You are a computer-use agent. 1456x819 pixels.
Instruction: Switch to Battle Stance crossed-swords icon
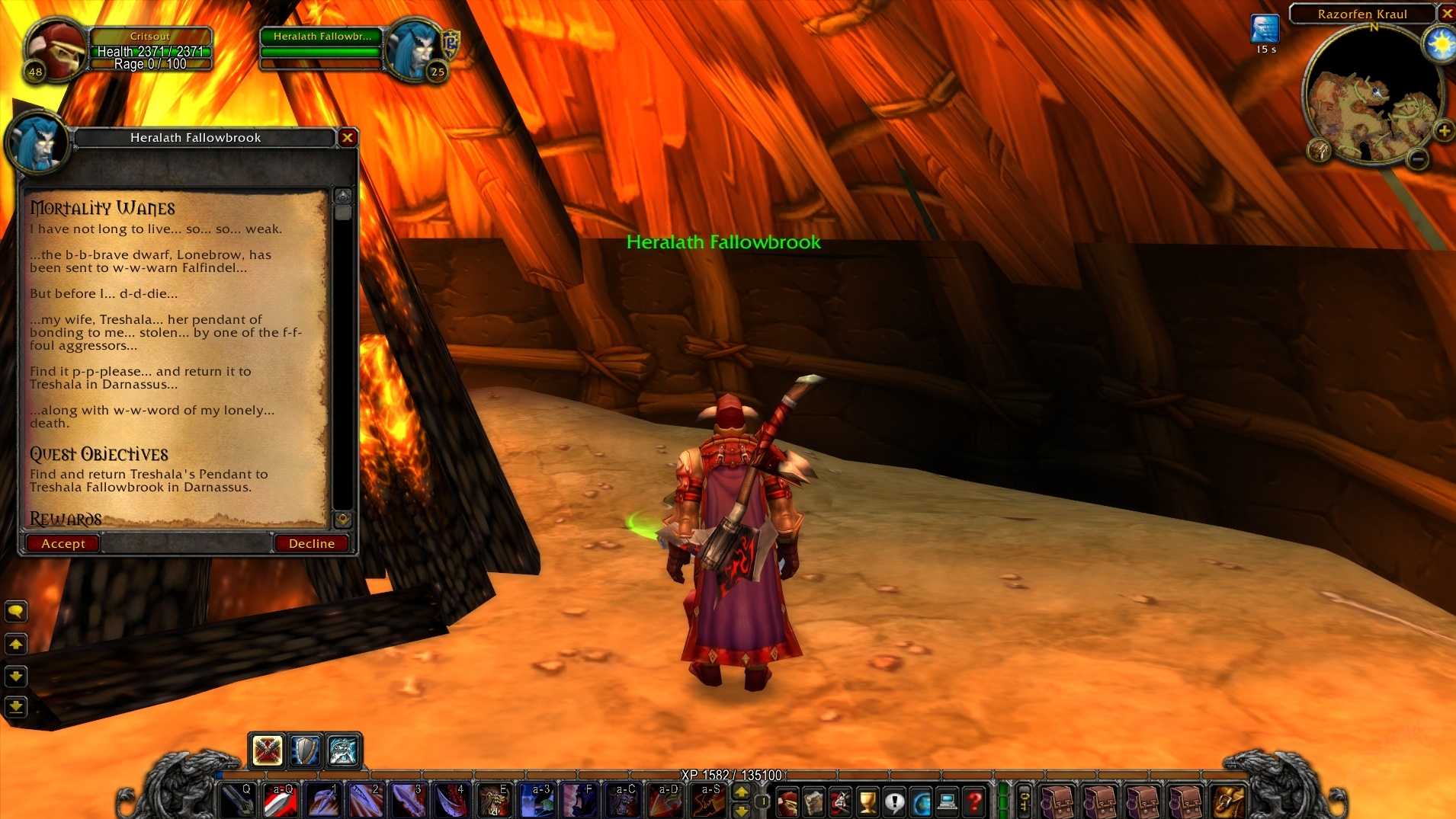click(267, 750)
